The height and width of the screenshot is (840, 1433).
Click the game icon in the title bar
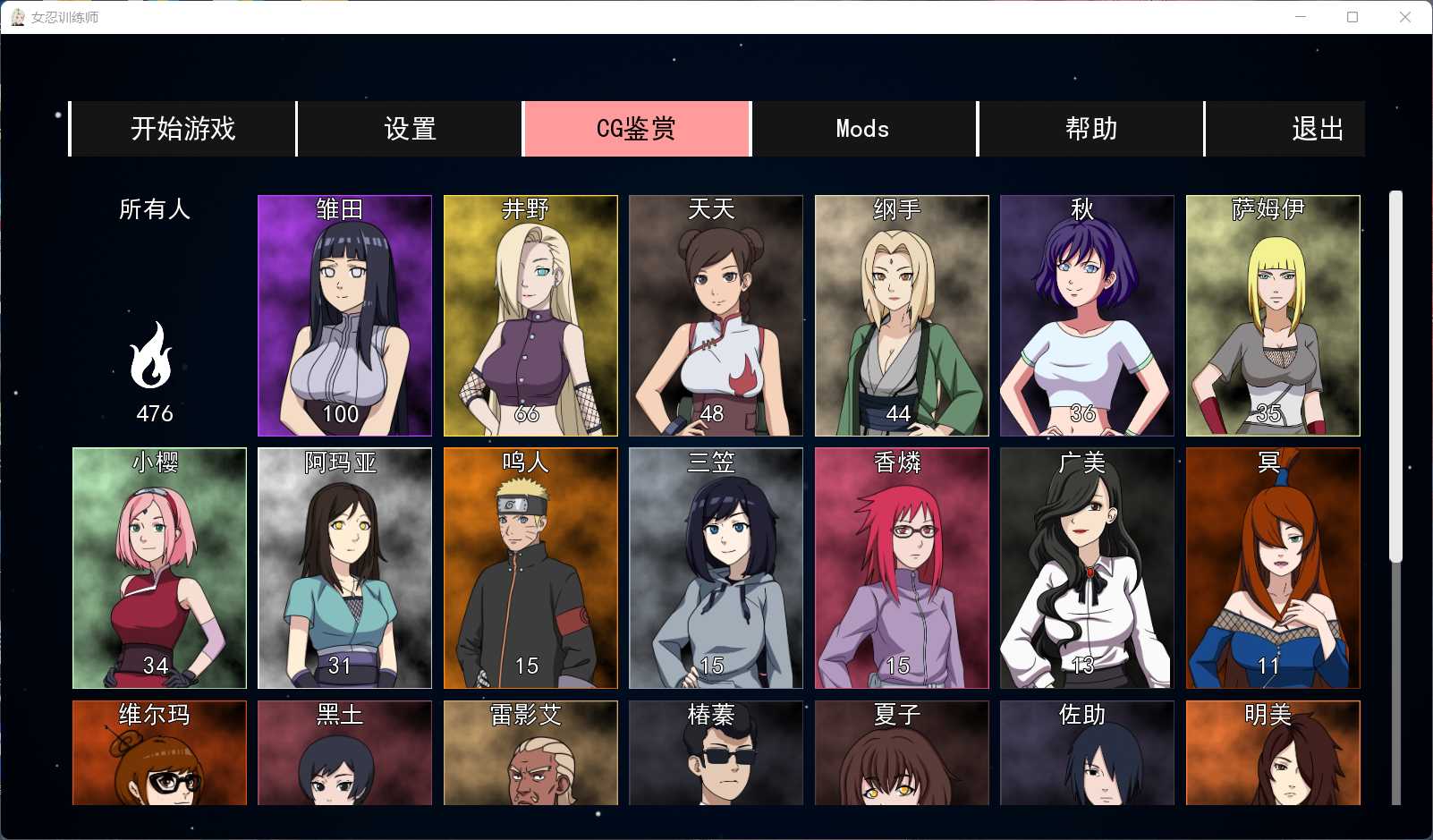pos(19,16)
